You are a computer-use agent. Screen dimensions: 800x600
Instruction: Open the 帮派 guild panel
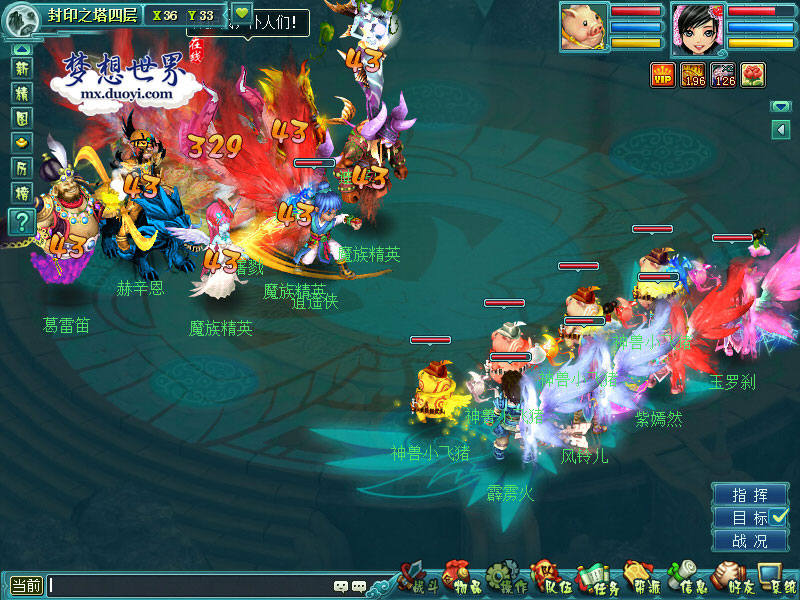point(640,579)
